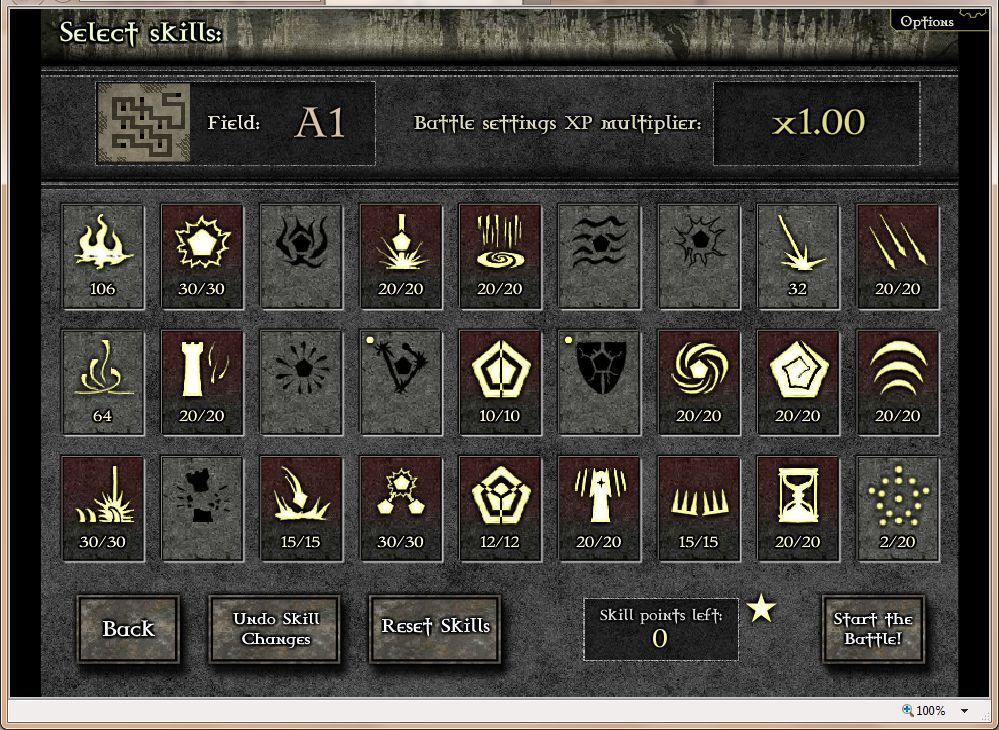This screenshot has height=730, width=999.
Task: Click the yellow star beside skill points
Action: point(762,608)
